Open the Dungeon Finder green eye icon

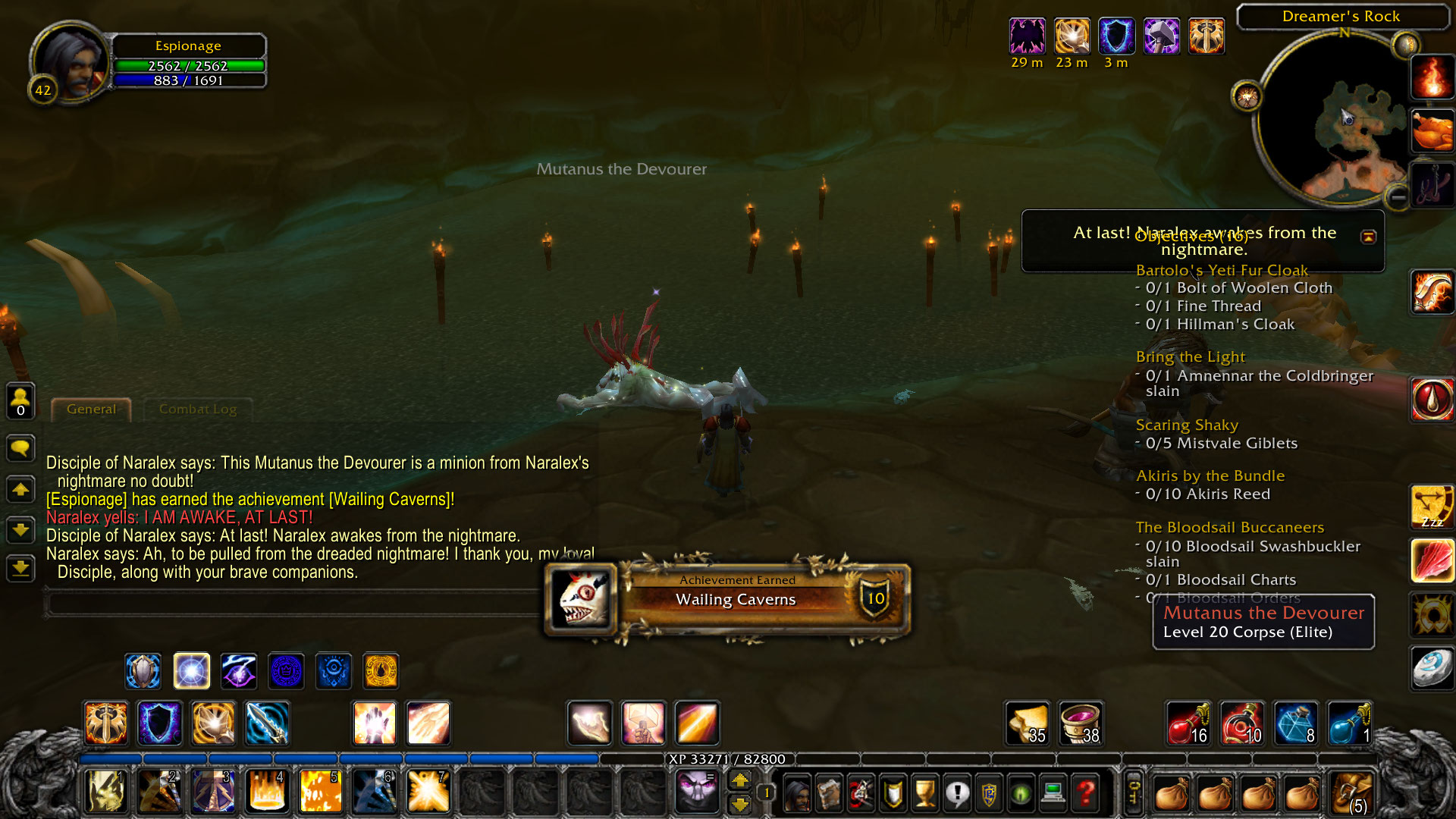click(x=1021, y=792)
